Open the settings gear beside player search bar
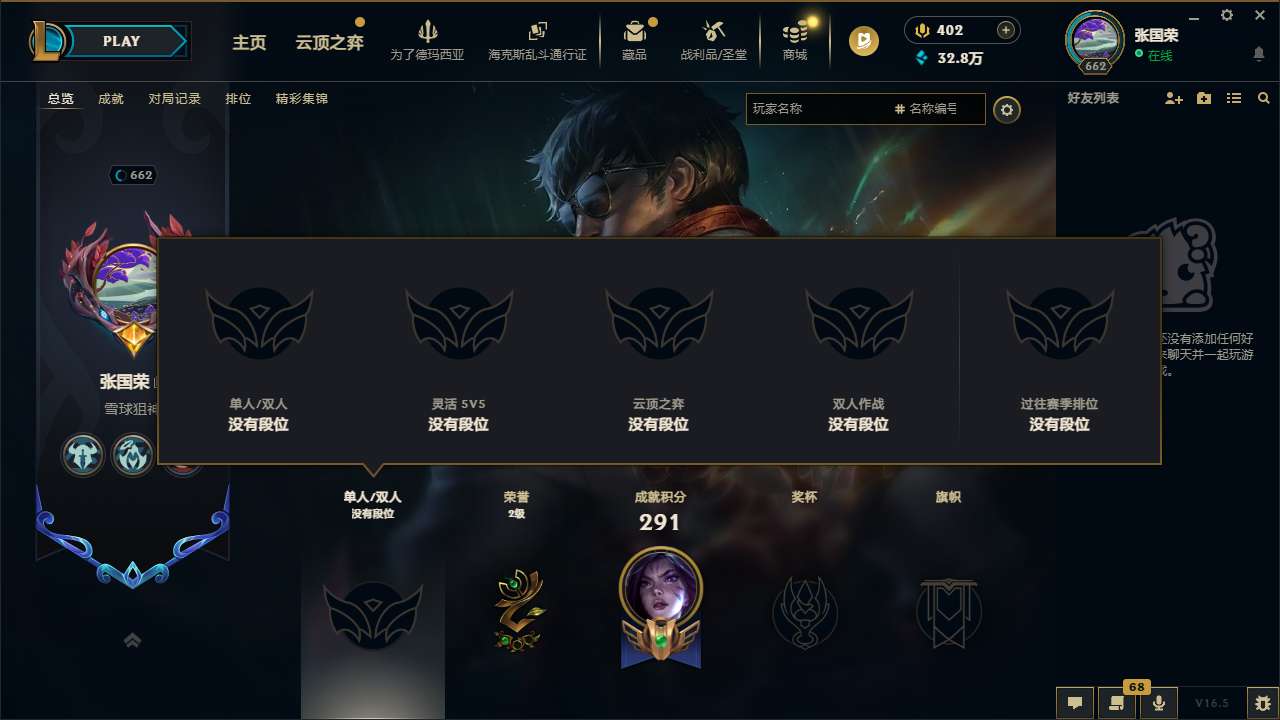This screenshot has width=1280, height=720. pos(1007,109)
